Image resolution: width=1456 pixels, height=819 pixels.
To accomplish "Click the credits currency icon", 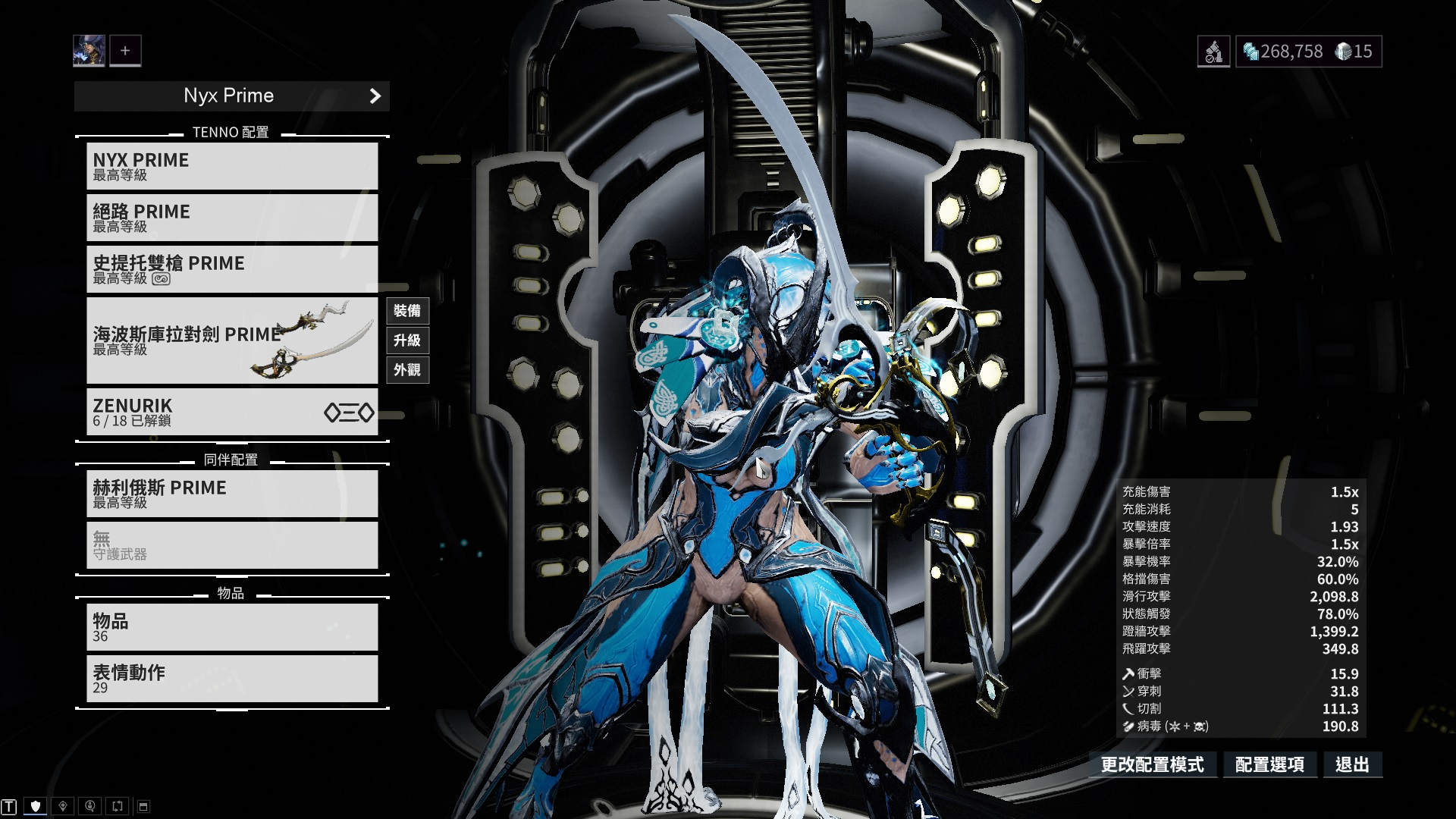I will point(1250,50).
